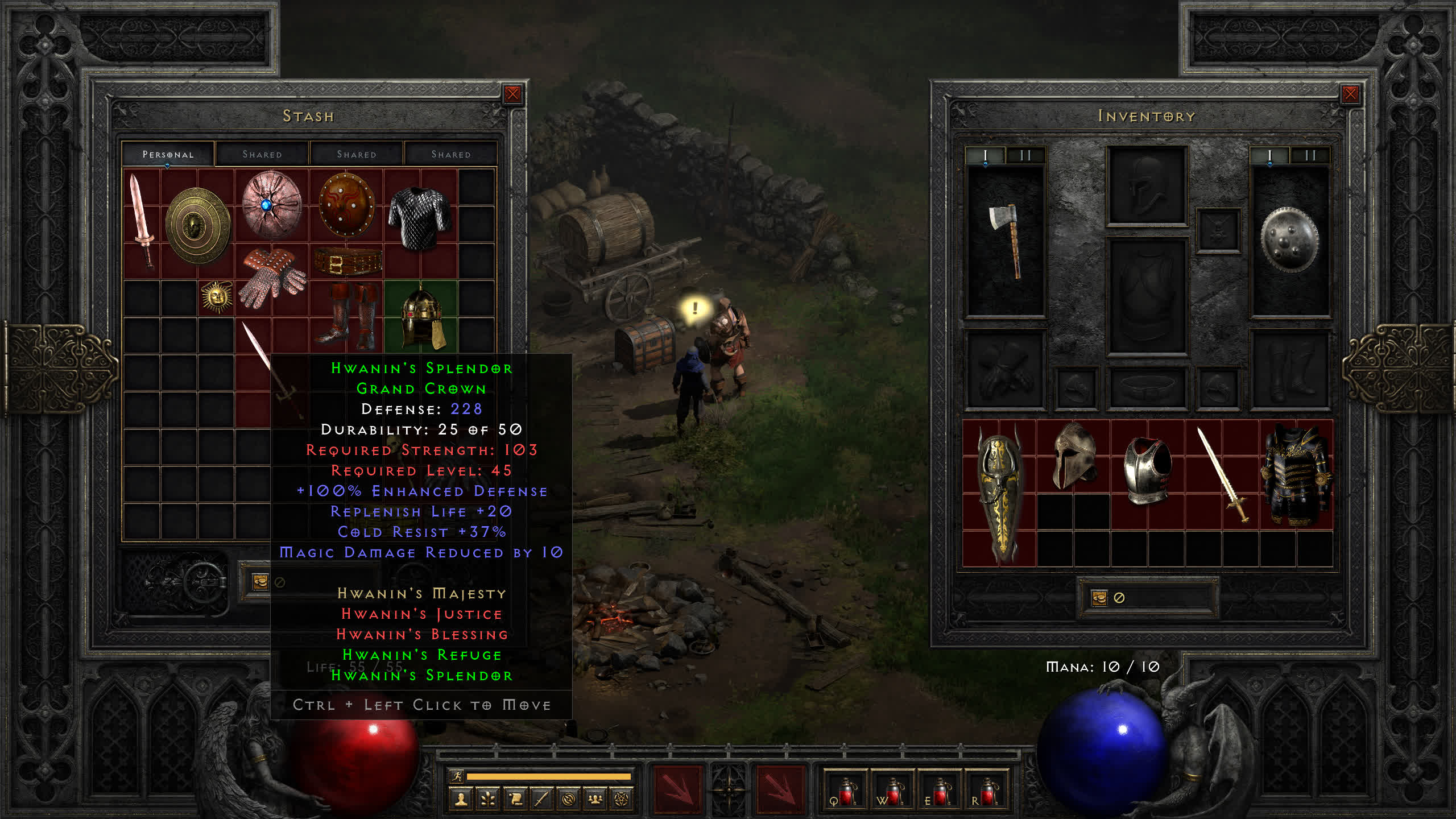The image size is (1456, 819).
Task: Click the inventory gold coin button
Action: [1099, 598]
